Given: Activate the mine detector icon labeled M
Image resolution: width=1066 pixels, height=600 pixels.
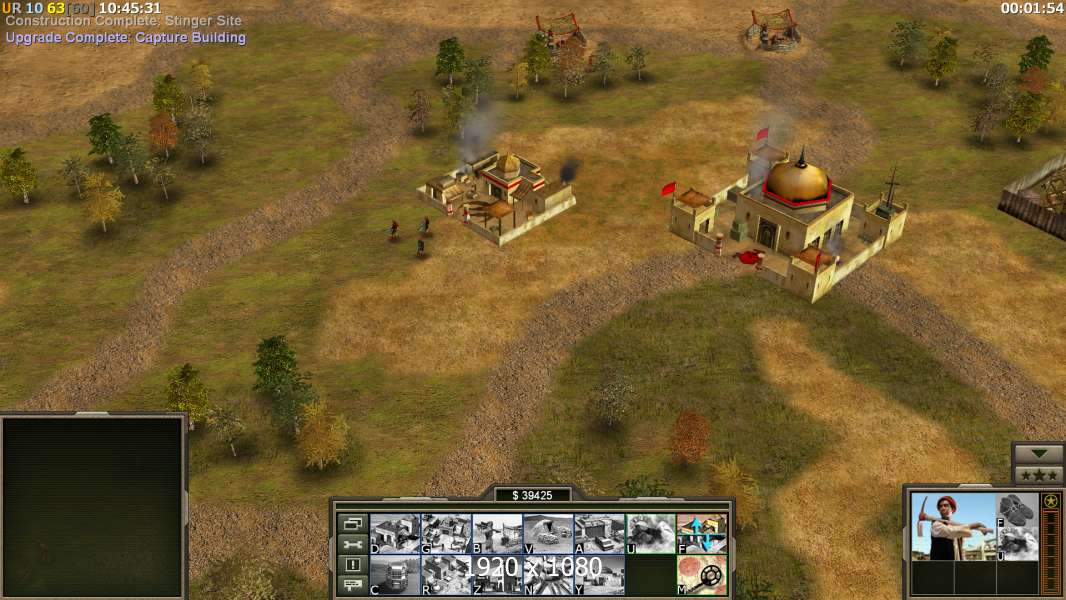Looking at the screenshot, I should pos(702,575).
